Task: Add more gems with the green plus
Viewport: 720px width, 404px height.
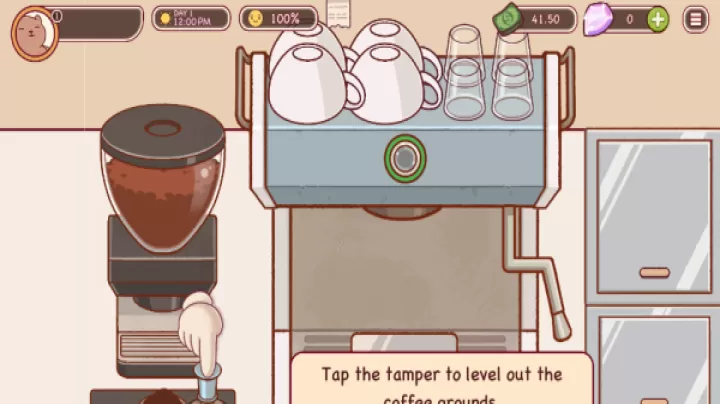Action: tap(657, 18)
